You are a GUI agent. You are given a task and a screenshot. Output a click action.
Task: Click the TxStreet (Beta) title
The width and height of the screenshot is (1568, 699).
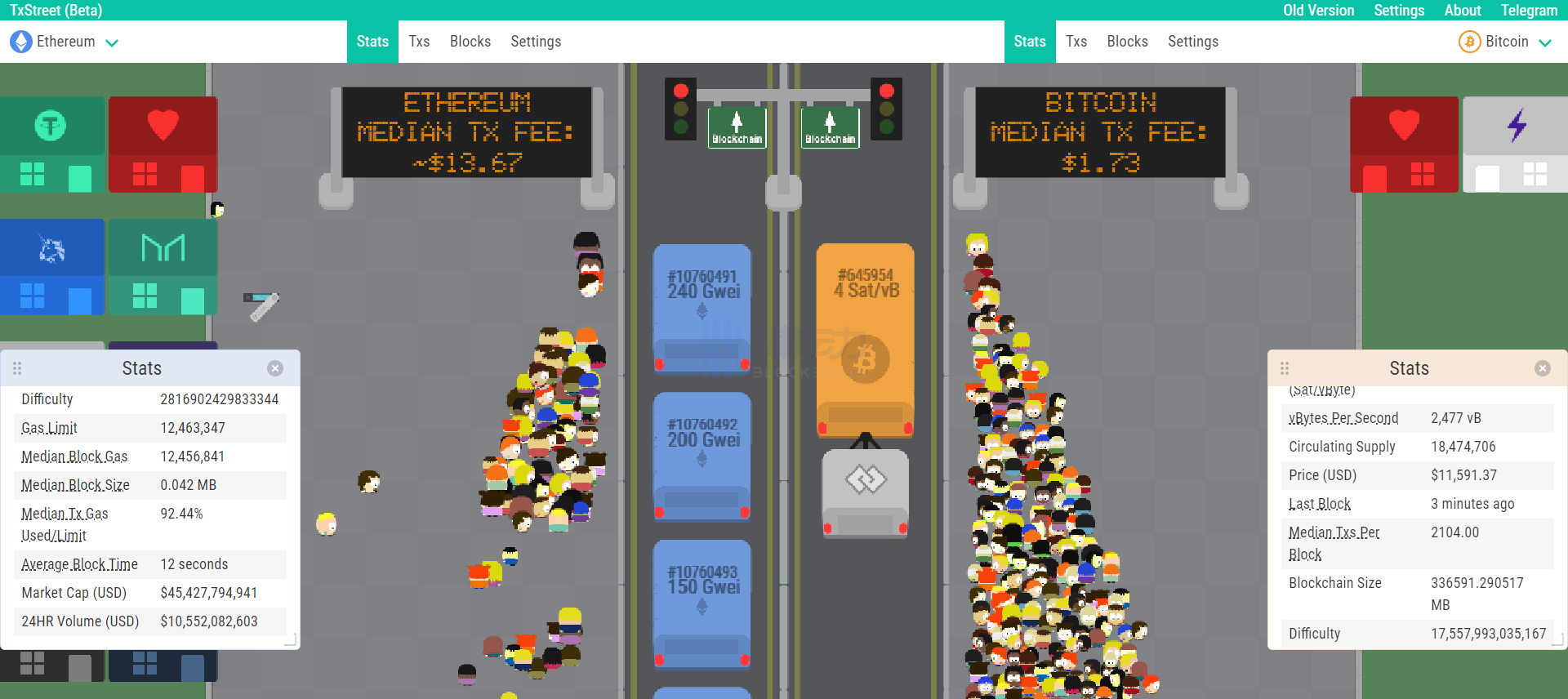[56, 11]
